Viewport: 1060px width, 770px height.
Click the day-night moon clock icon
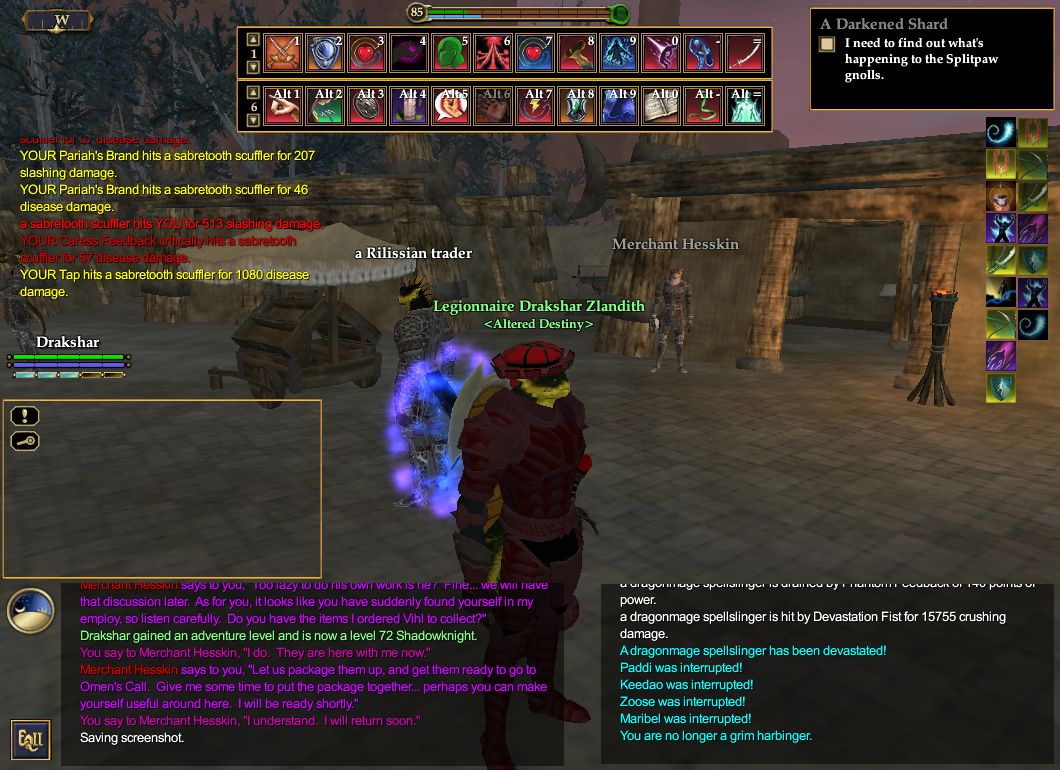click(x=30, y=611)
